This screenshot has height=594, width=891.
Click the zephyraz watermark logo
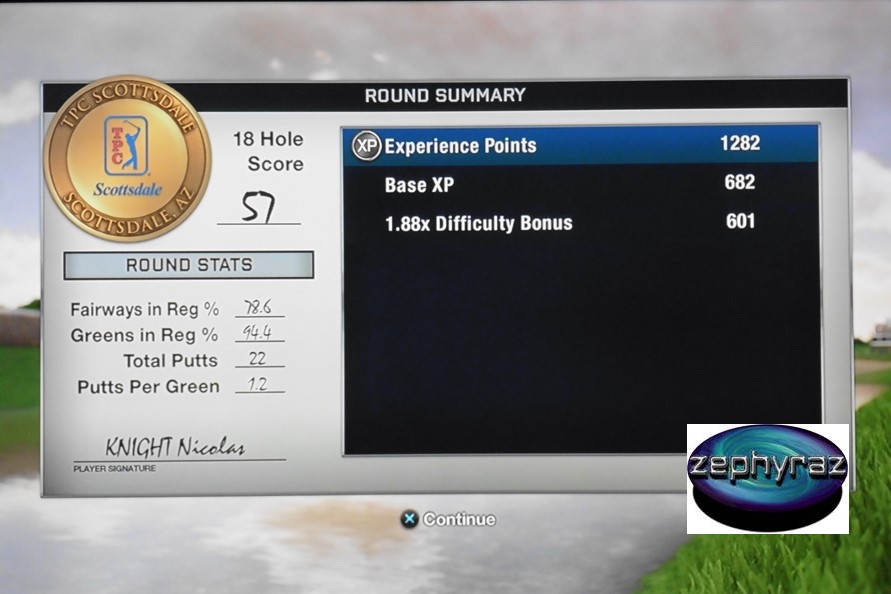click(x=767, y=478)
